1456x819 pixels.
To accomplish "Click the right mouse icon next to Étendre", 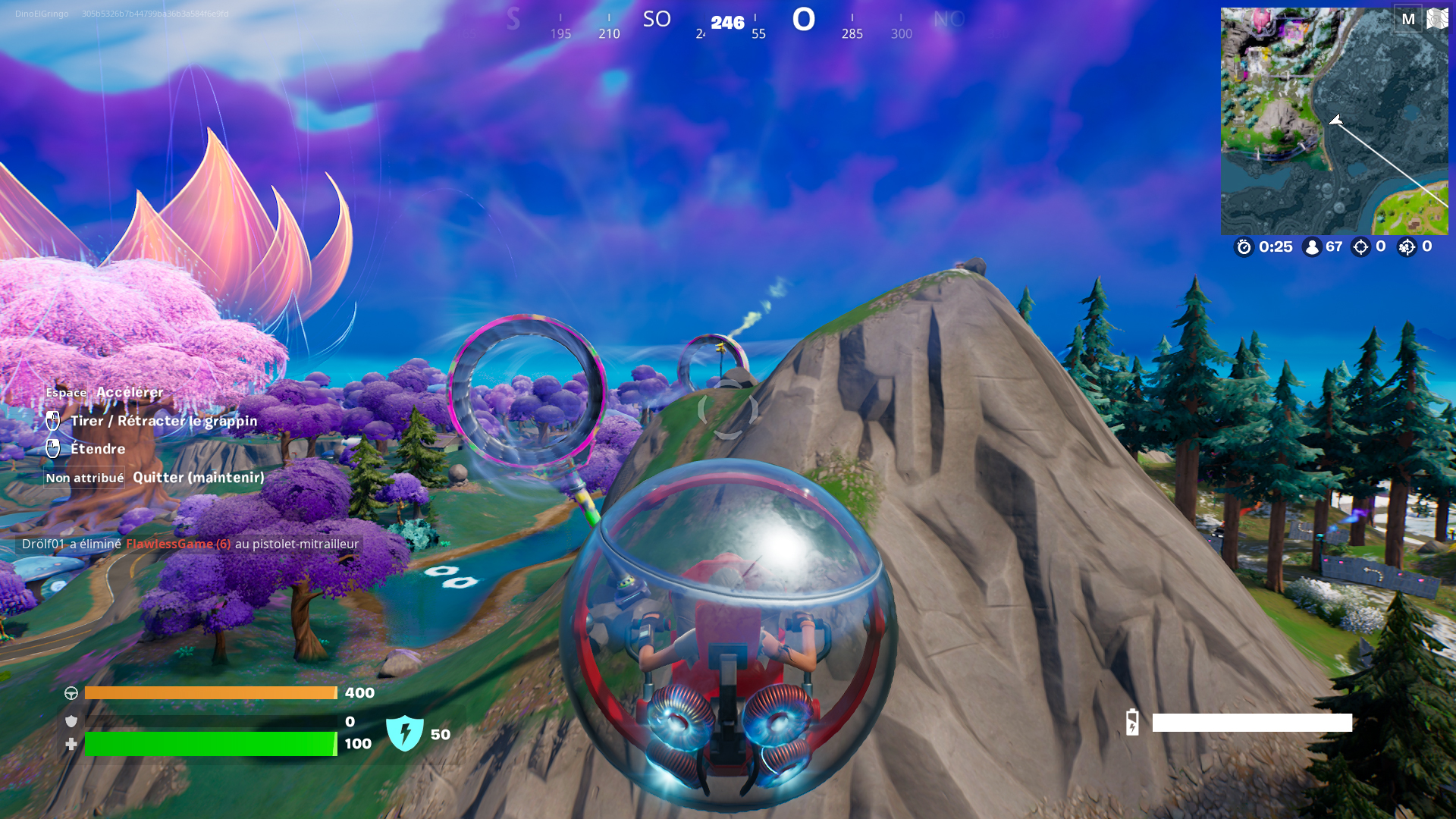I will tap(53, 449).
